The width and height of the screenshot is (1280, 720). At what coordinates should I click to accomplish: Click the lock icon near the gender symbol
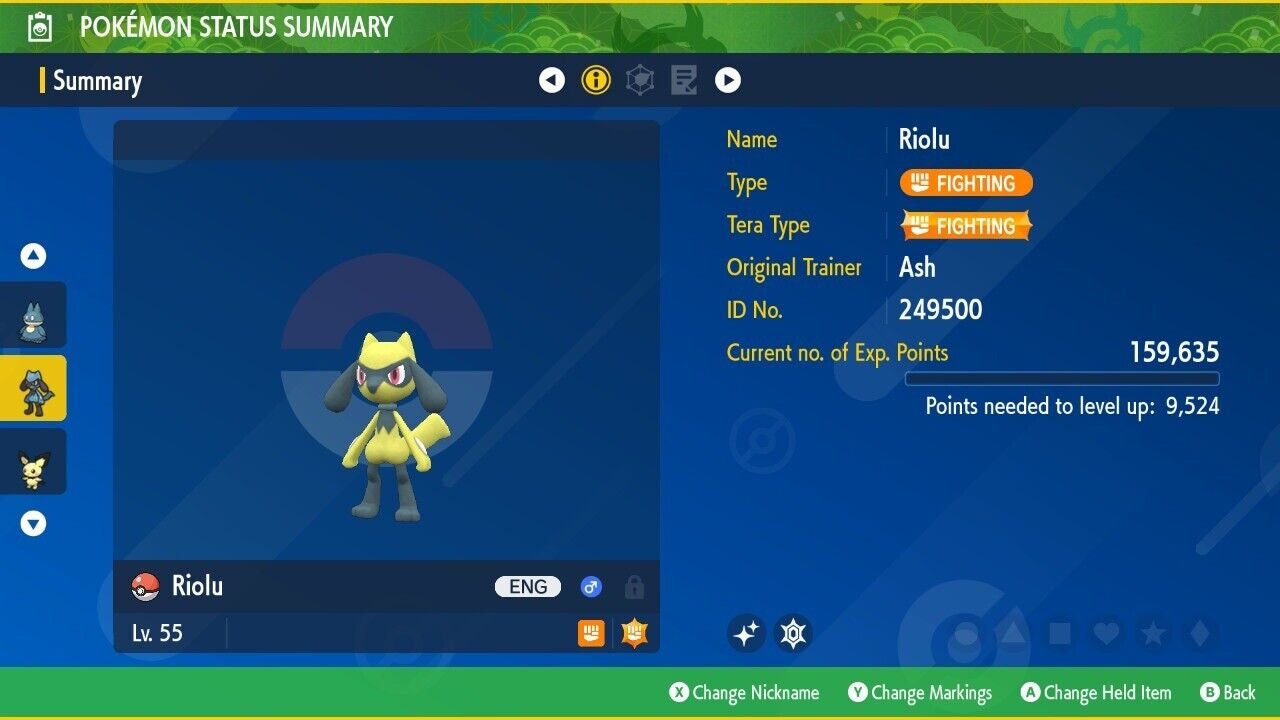tap(633, 587)
